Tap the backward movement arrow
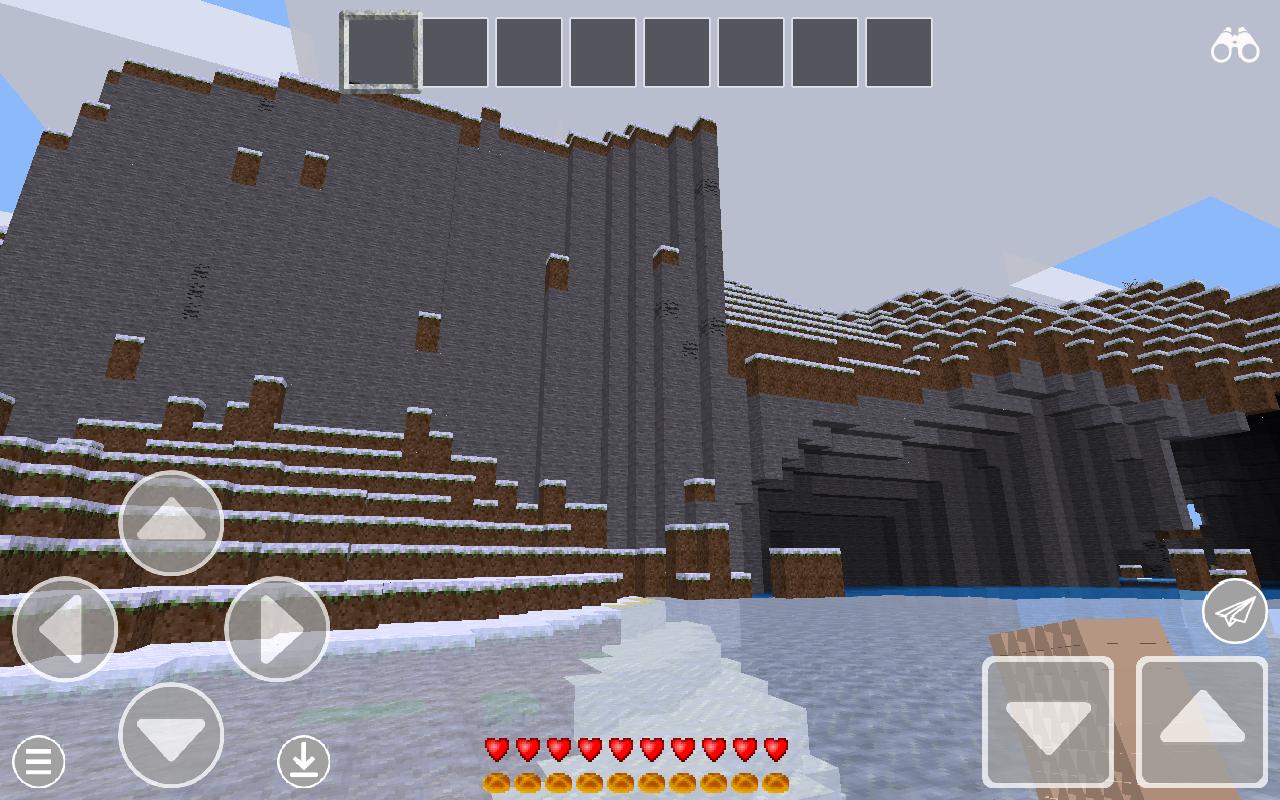The height and width of the screenshot is (800, 1280). 170,737
